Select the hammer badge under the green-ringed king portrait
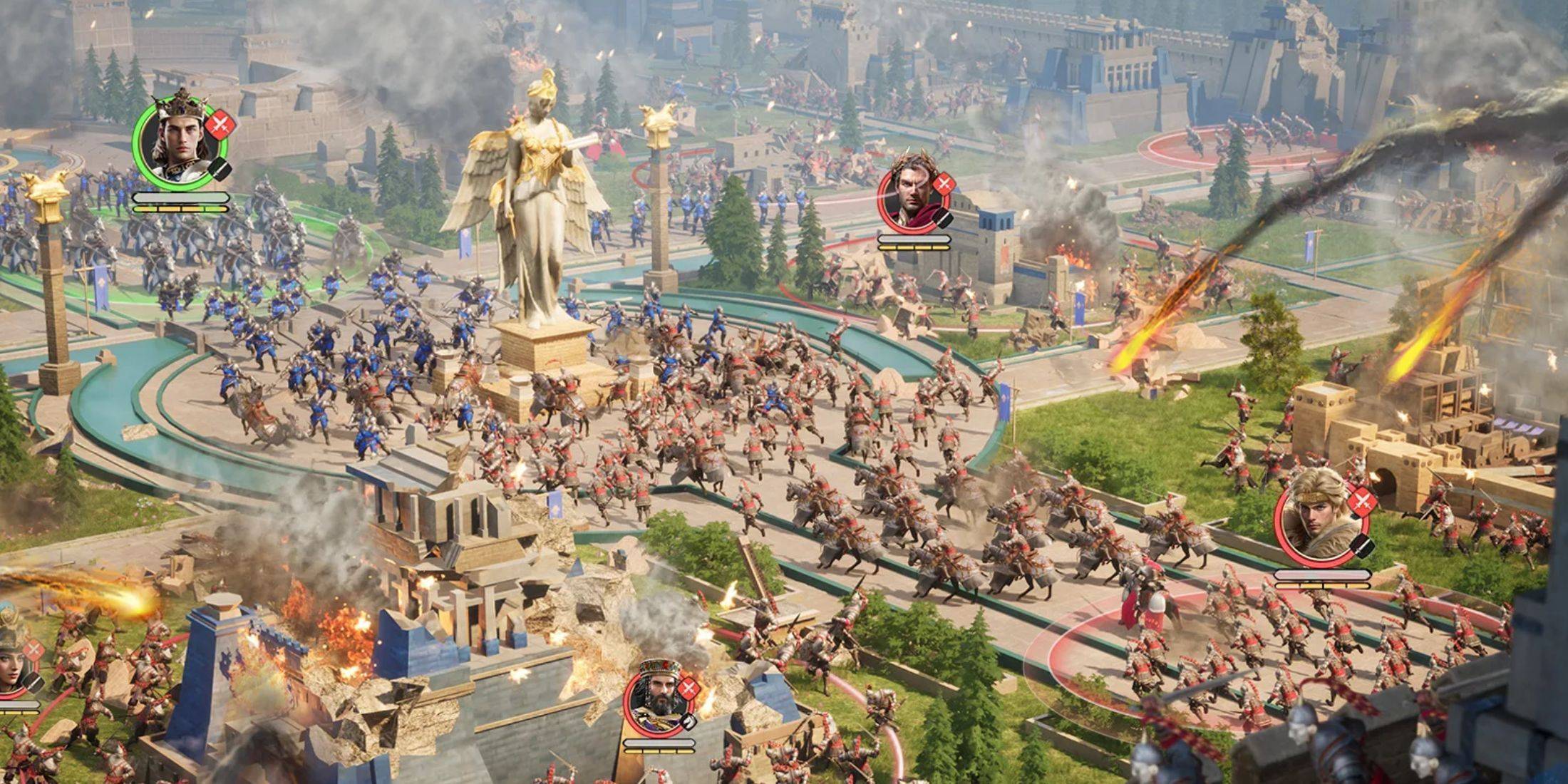The height and width of the screenshot is (784, 1568). pos(220,169)
